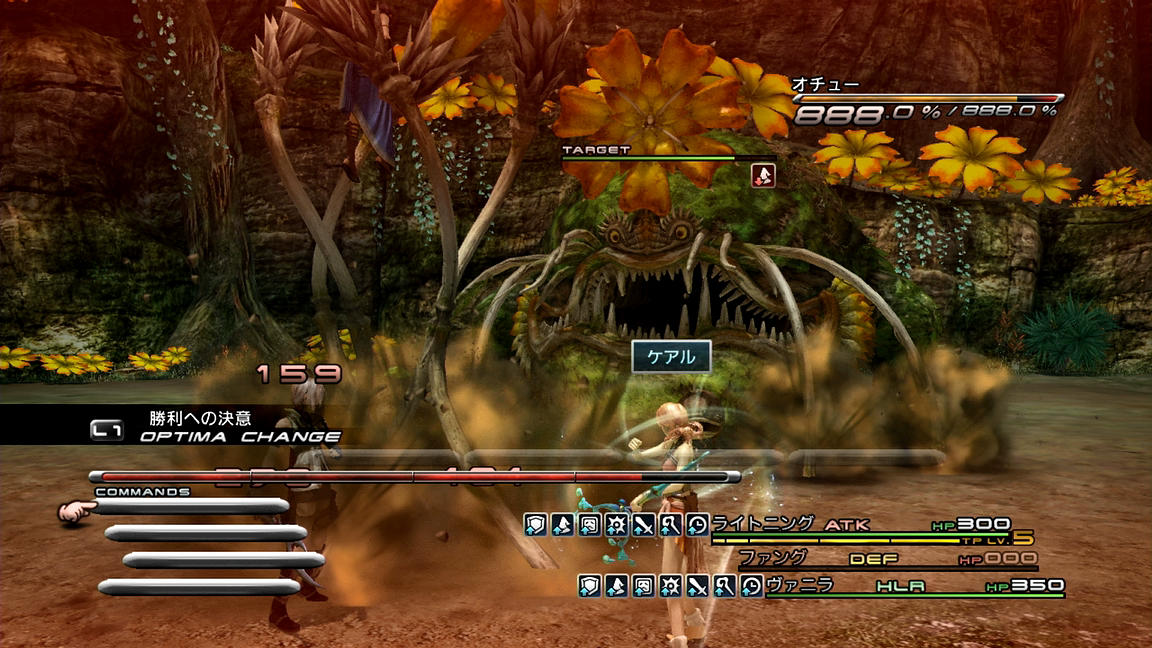
Task: Select Lightning's party row
Action: [x=860, y=525]
